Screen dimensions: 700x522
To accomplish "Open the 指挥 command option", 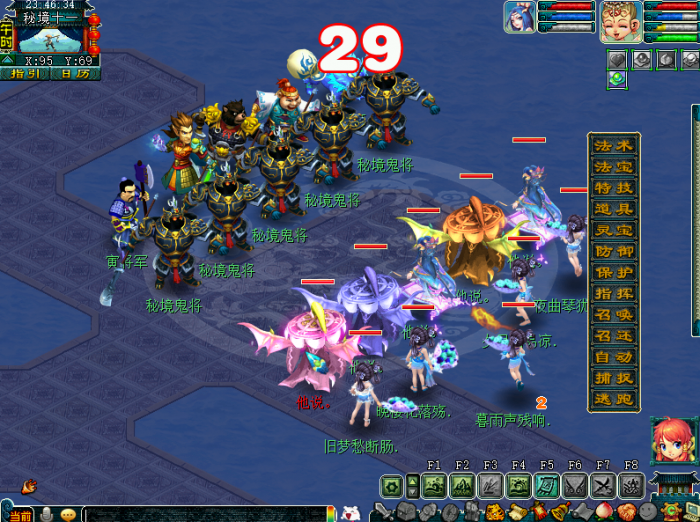I will (x=614, y=293).
